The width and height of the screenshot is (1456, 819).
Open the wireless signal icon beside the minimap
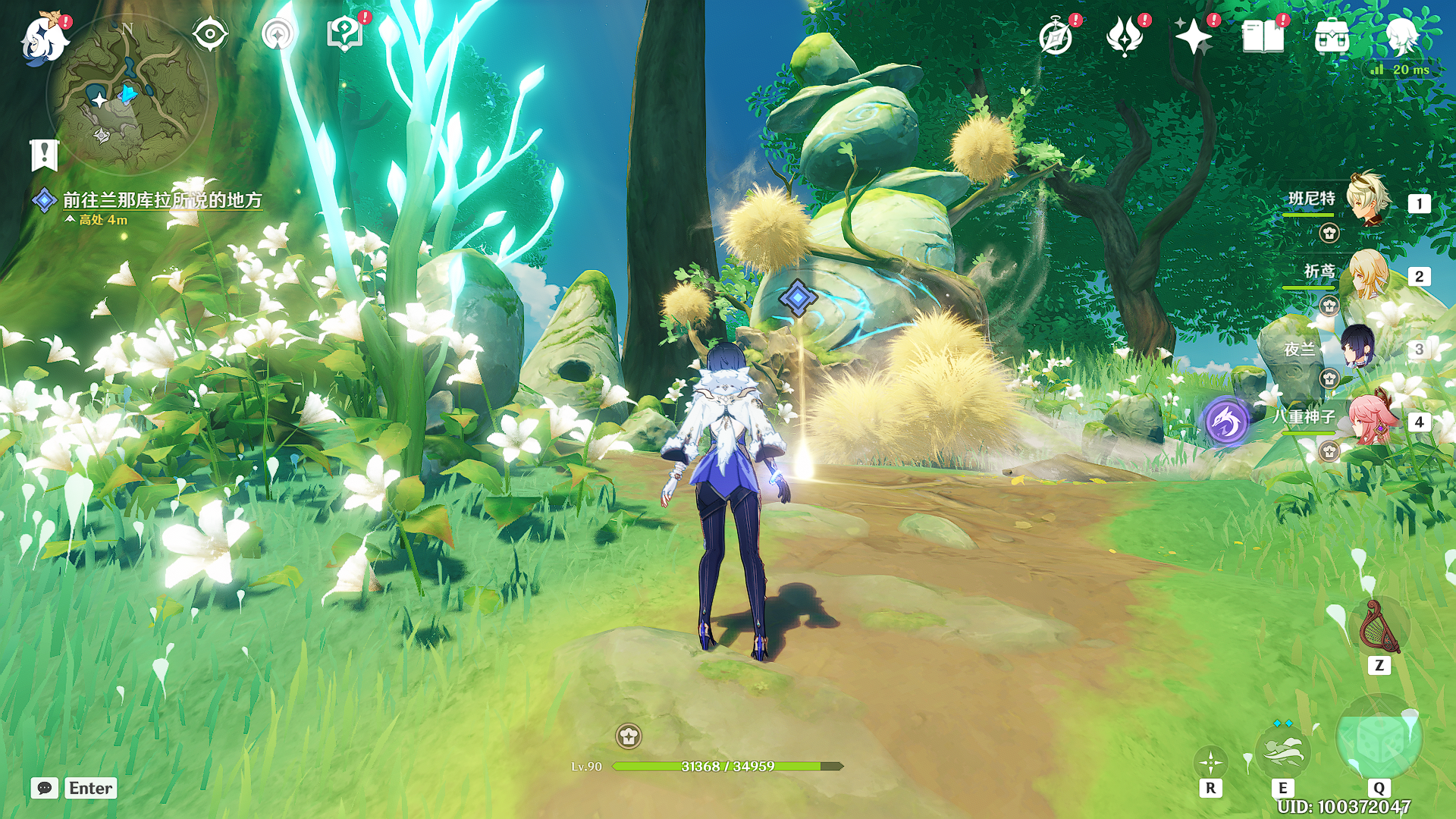[278, 34]
